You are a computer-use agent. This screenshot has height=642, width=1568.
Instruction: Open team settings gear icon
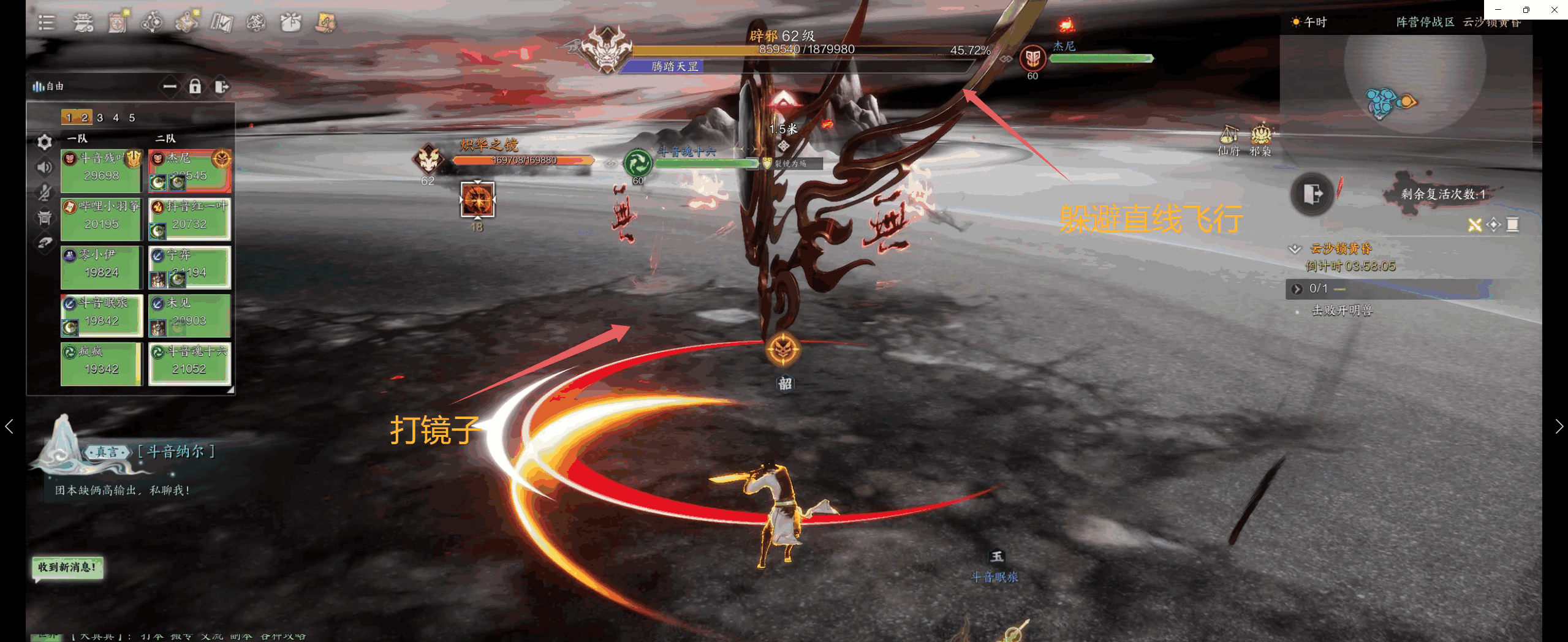pos(45,142)
